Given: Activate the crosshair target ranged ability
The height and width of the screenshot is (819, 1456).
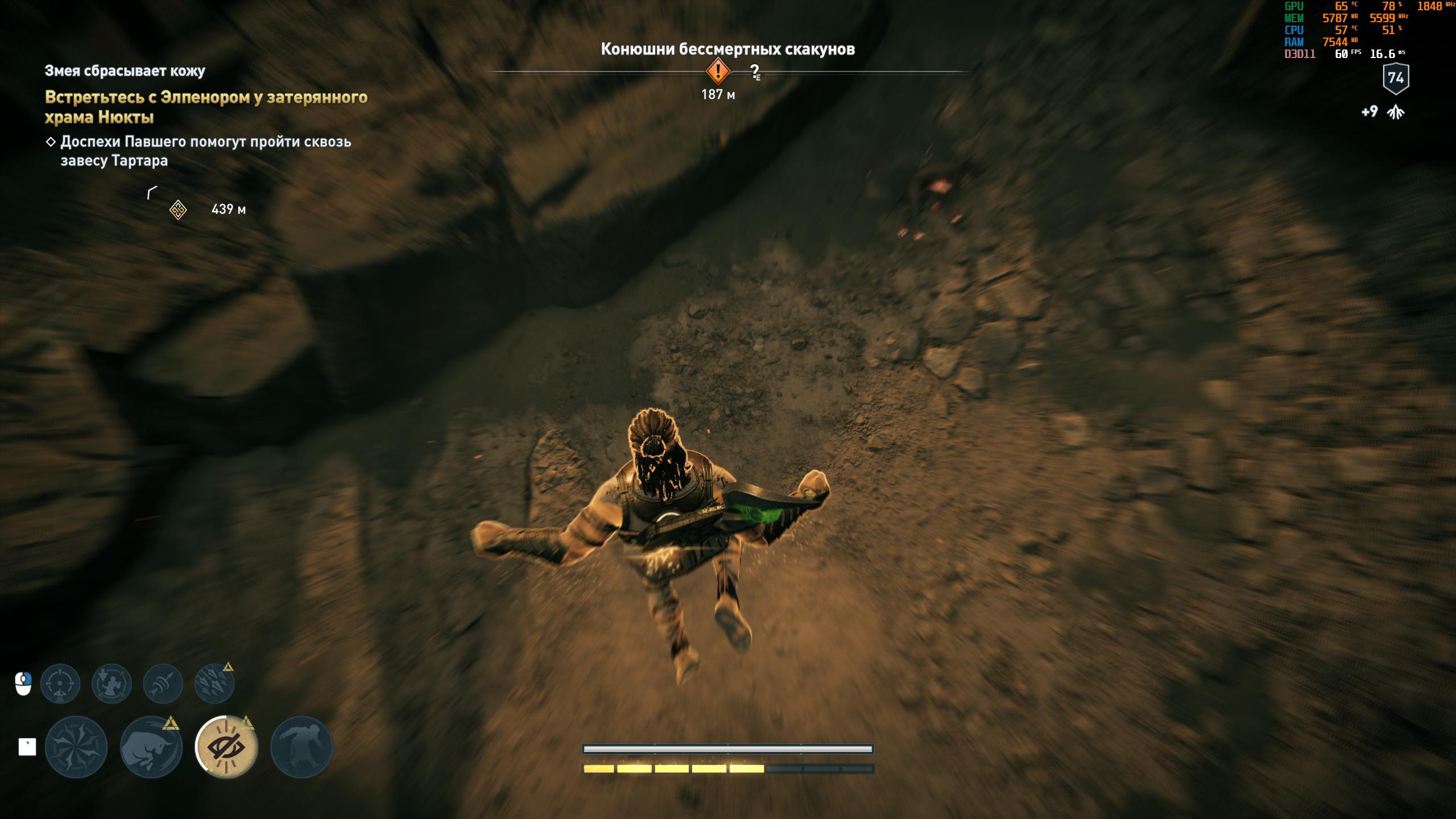Looking at the screenshot, I should coord(60,684).
